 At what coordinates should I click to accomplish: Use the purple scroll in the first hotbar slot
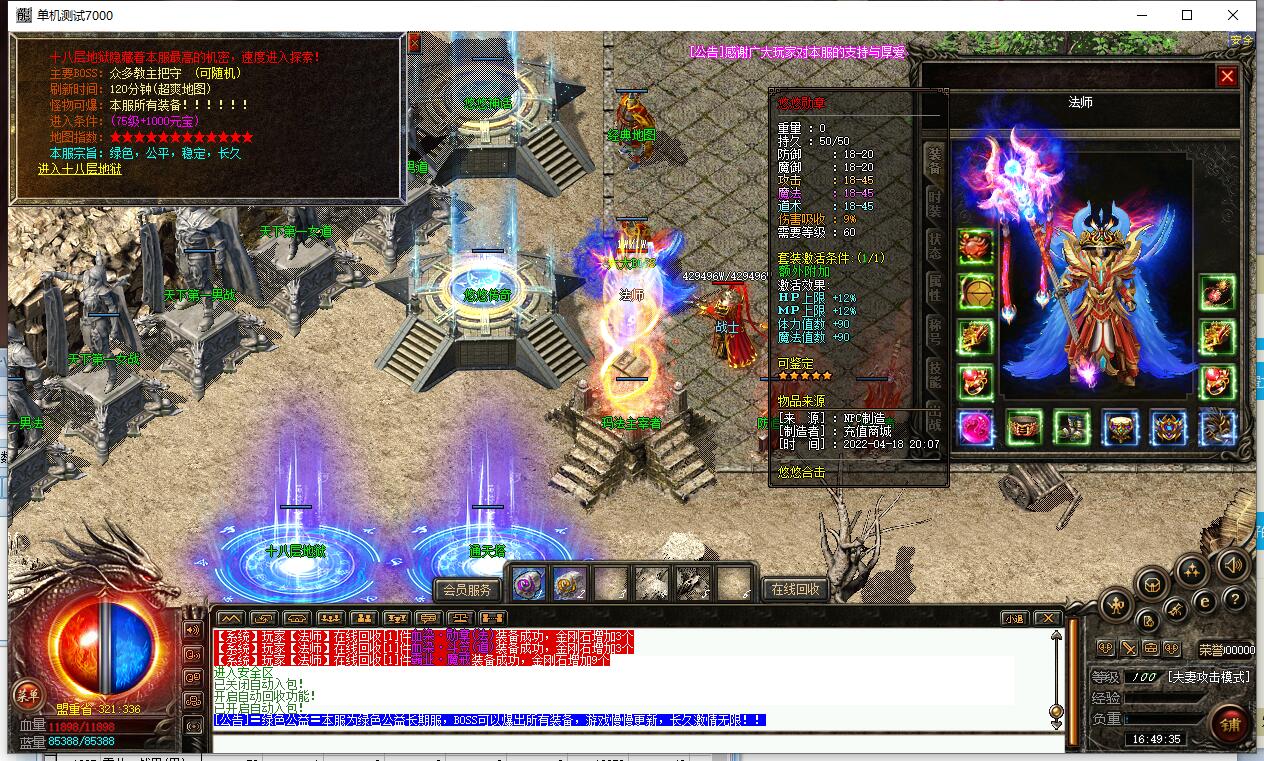pyautogui.click(x=529, y=582)
